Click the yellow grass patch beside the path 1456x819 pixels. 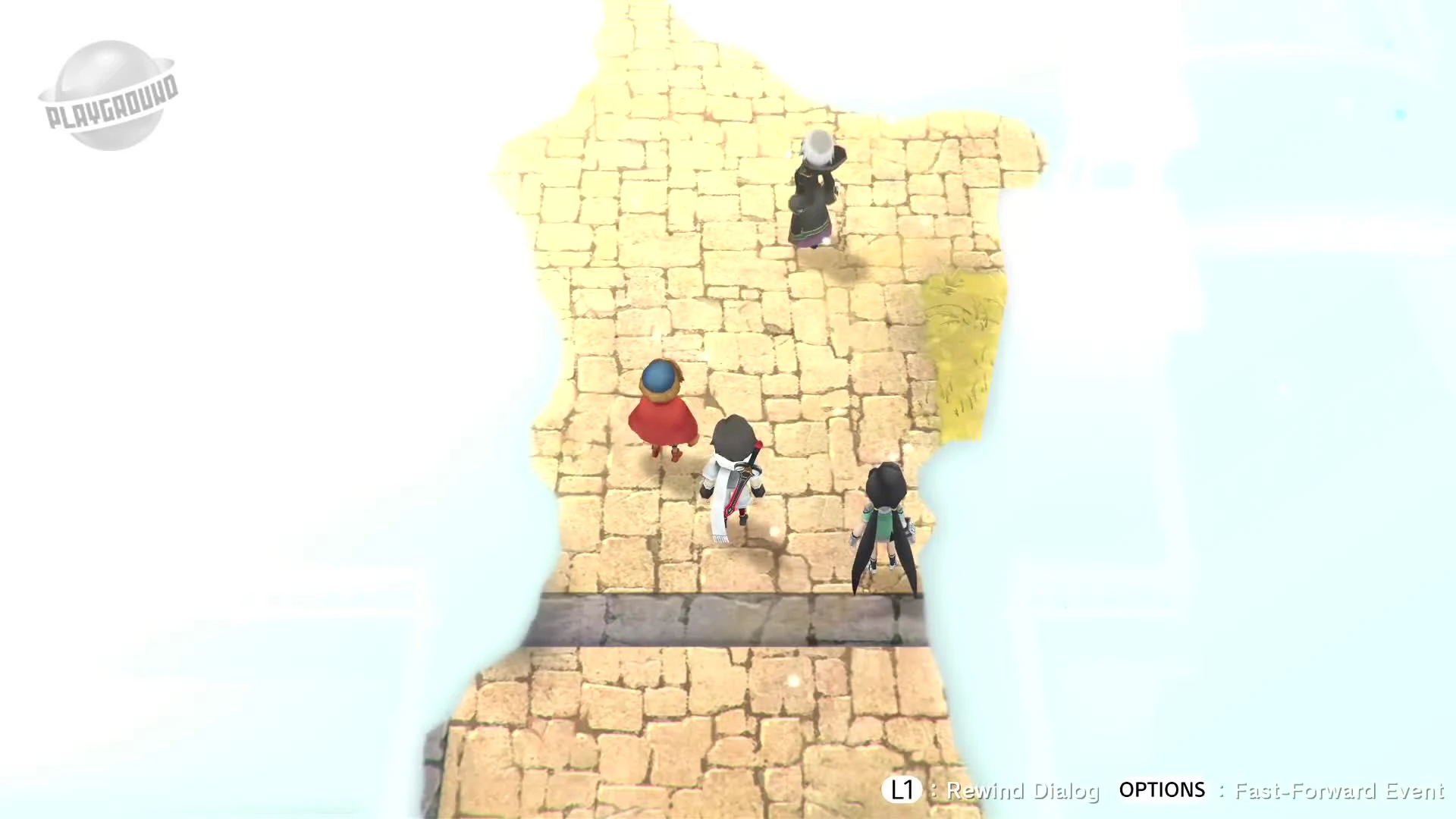click(963, 356)
